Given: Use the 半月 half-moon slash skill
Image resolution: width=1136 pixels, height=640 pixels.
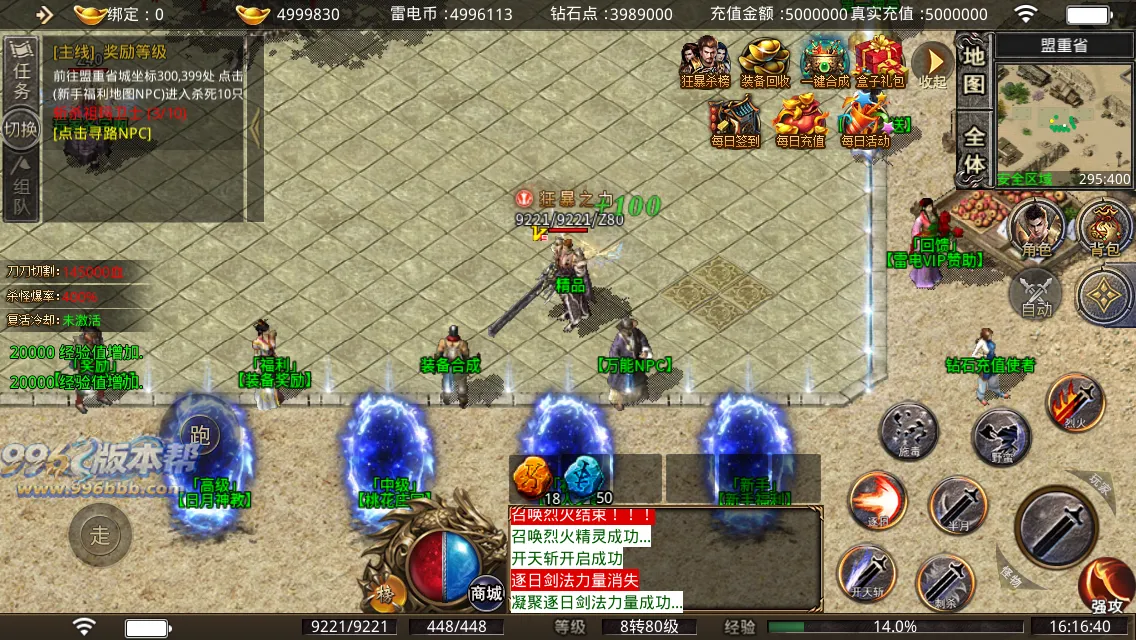Looking at the screenshot, I should tap(957, 504).
